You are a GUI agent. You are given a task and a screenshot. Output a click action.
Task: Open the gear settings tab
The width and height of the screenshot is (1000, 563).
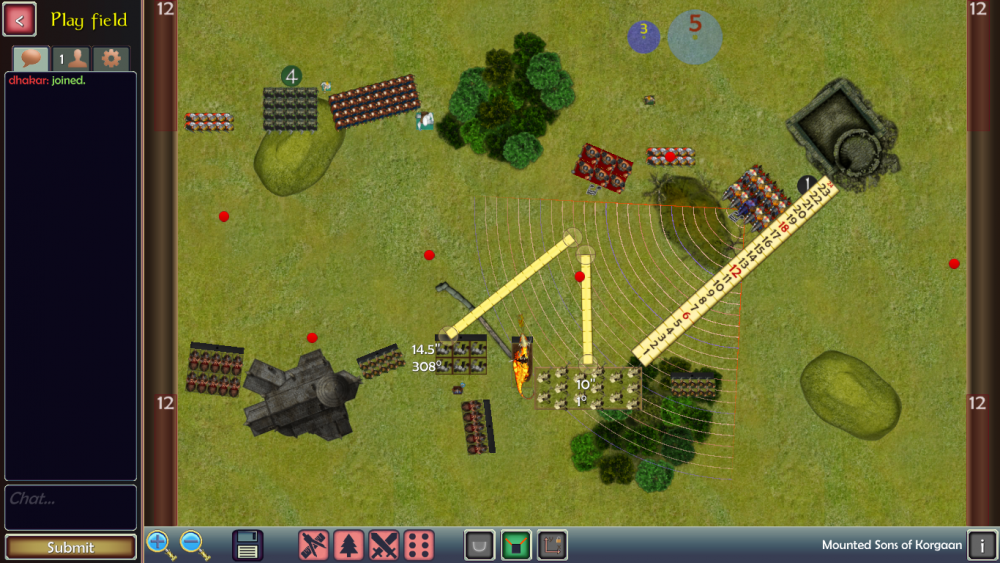coord(111,58)
